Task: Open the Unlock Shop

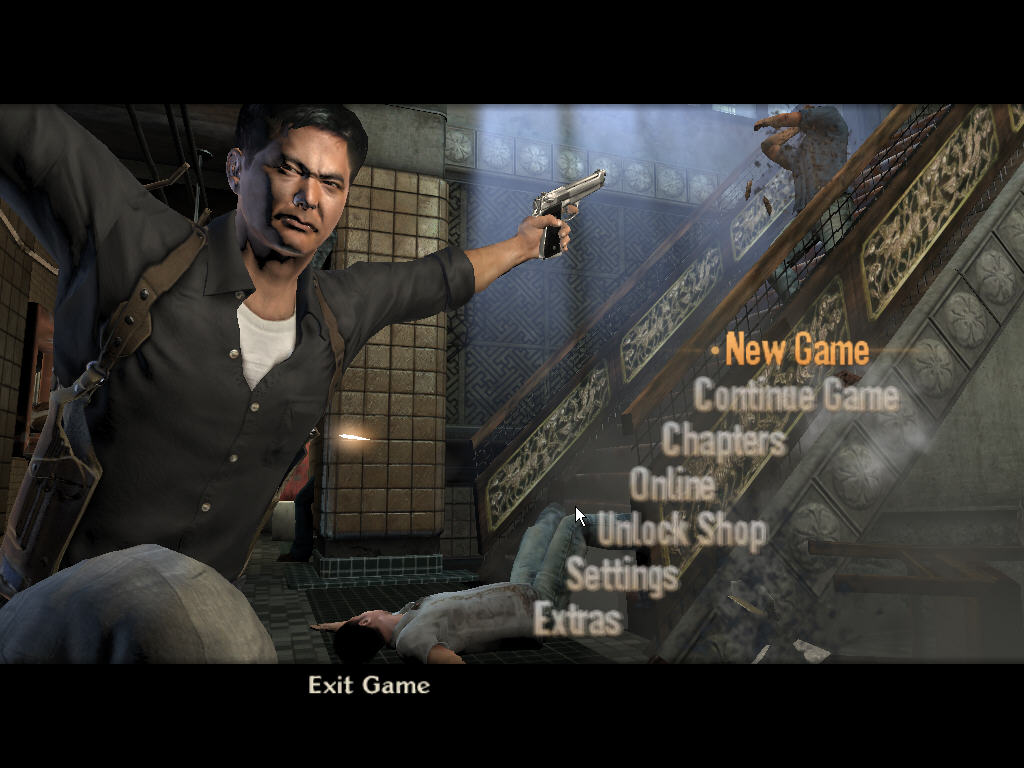Action: (682, 530)
